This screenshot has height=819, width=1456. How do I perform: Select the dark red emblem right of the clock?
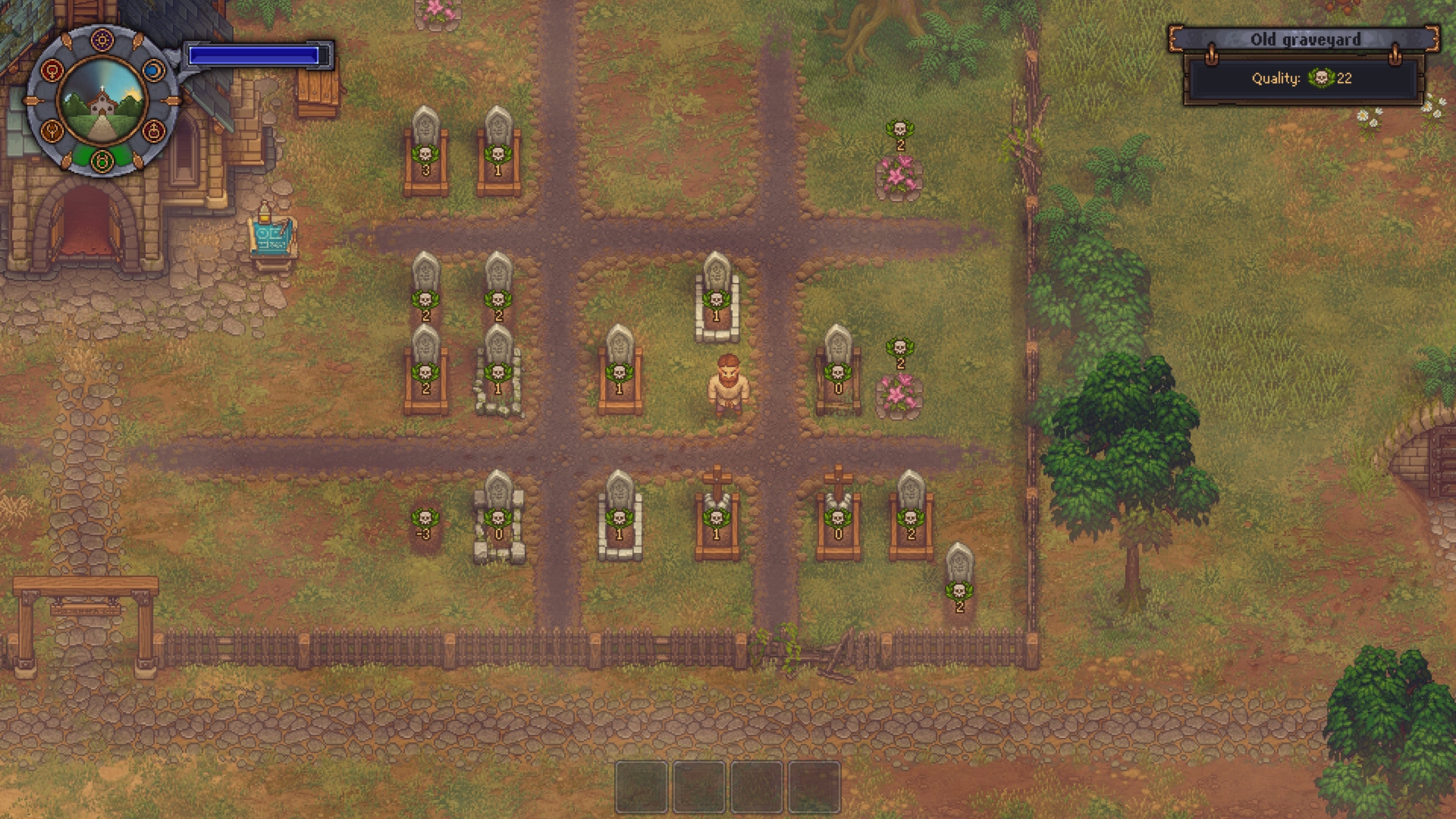click(x=154, y=130)
